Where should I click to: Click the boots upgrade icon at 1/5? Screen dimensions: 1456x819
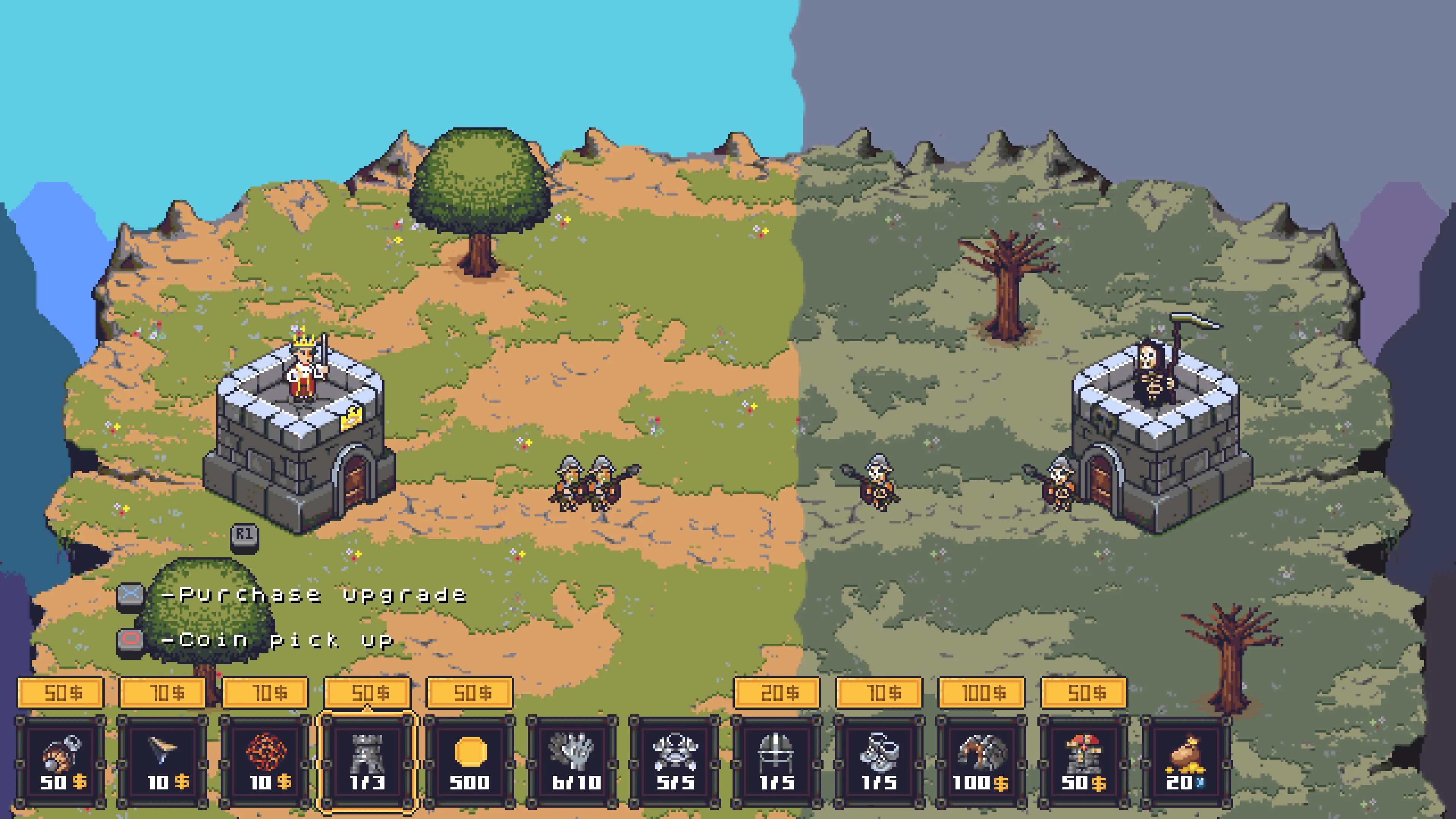pos(880,763)
